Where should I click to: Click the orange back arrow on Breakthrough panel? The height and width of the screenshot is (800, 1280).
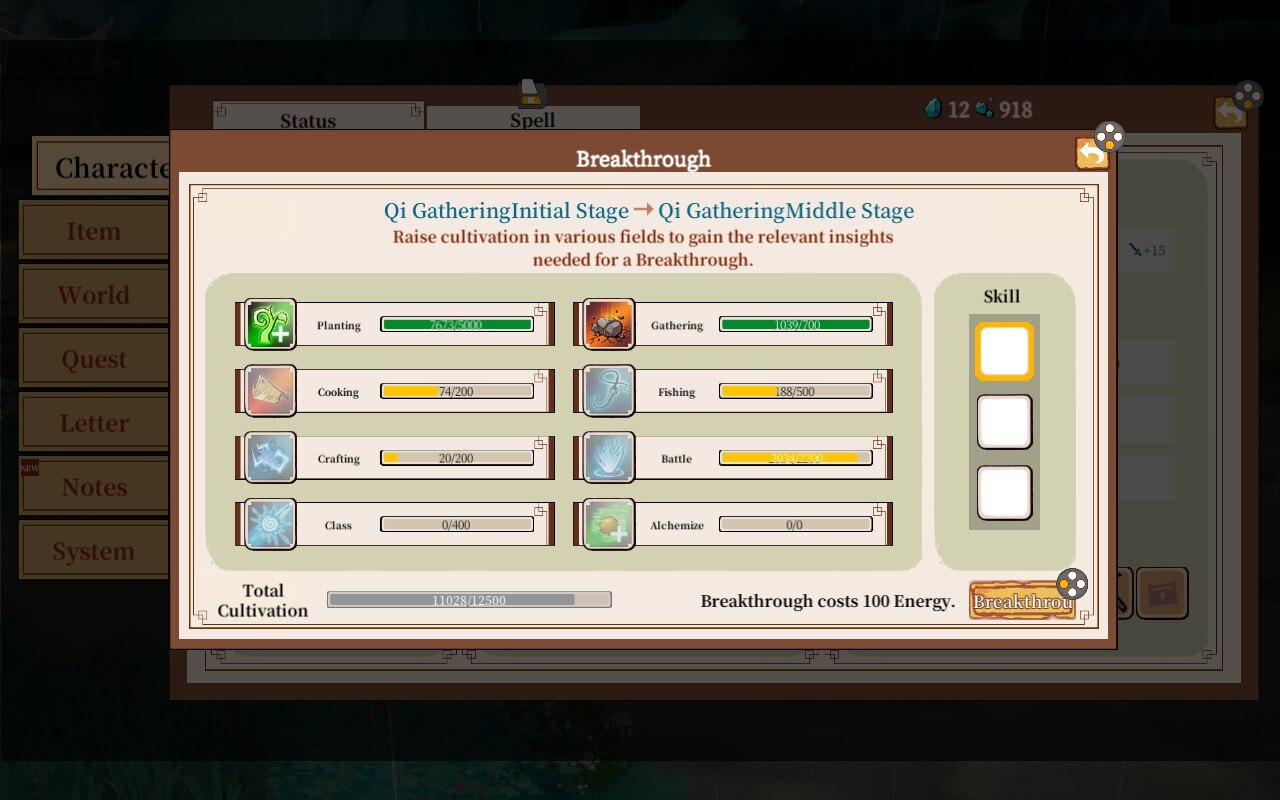coord(1092,153)
